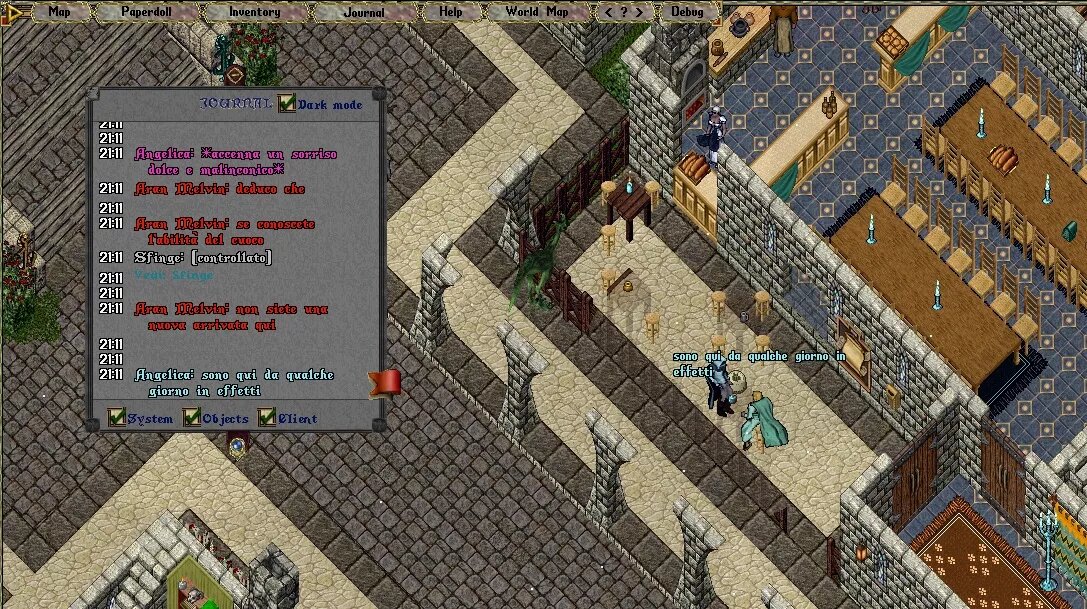Open the Paperdoll window
1087x609 pixels.
[146, 12]
